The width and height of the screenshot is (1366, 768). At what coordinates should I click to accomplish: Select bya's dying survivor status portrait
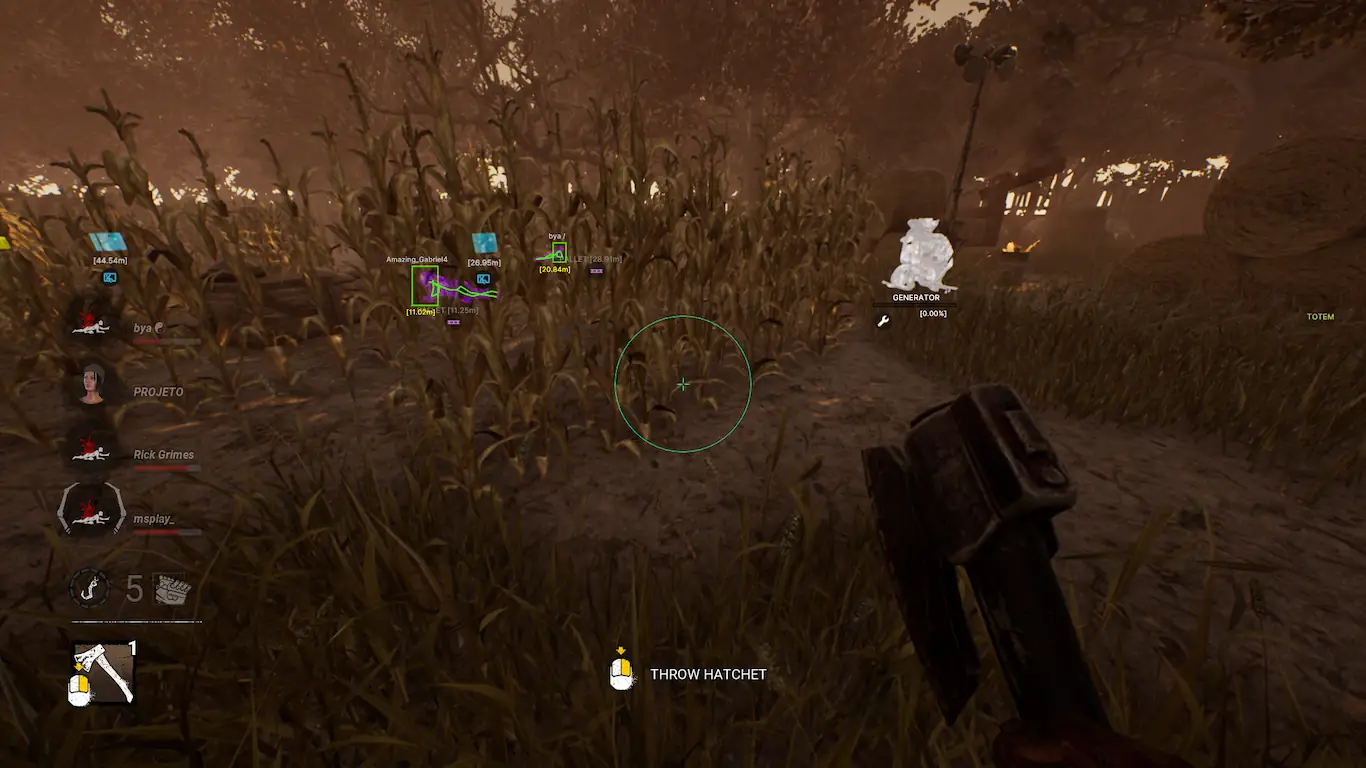click(x=92, y=324)
